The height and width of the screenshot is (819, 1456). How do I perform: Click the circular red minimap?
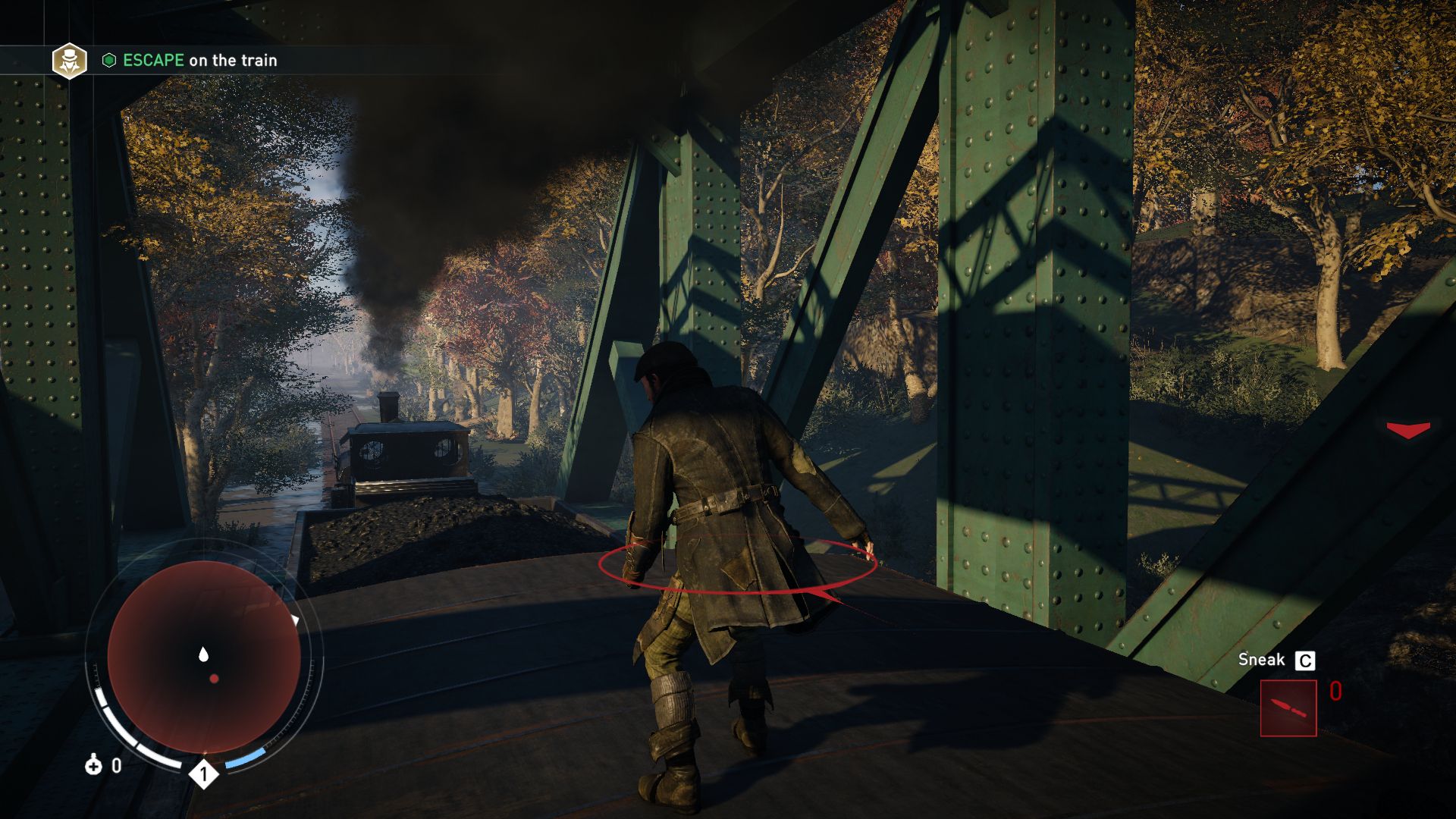(x=203, y=657)
